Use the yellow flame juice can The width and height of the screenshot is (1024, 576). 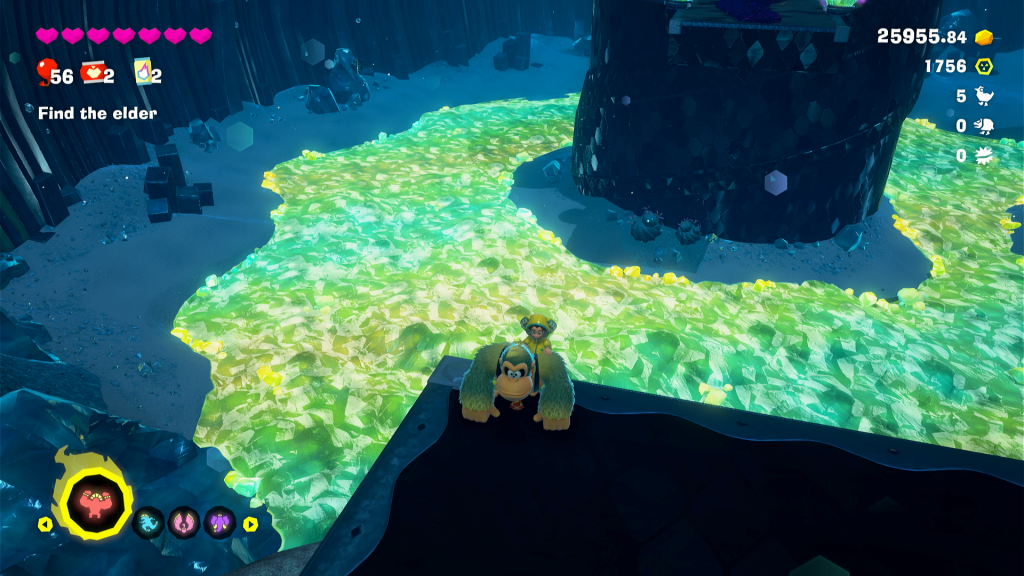(x=142, y=72)
